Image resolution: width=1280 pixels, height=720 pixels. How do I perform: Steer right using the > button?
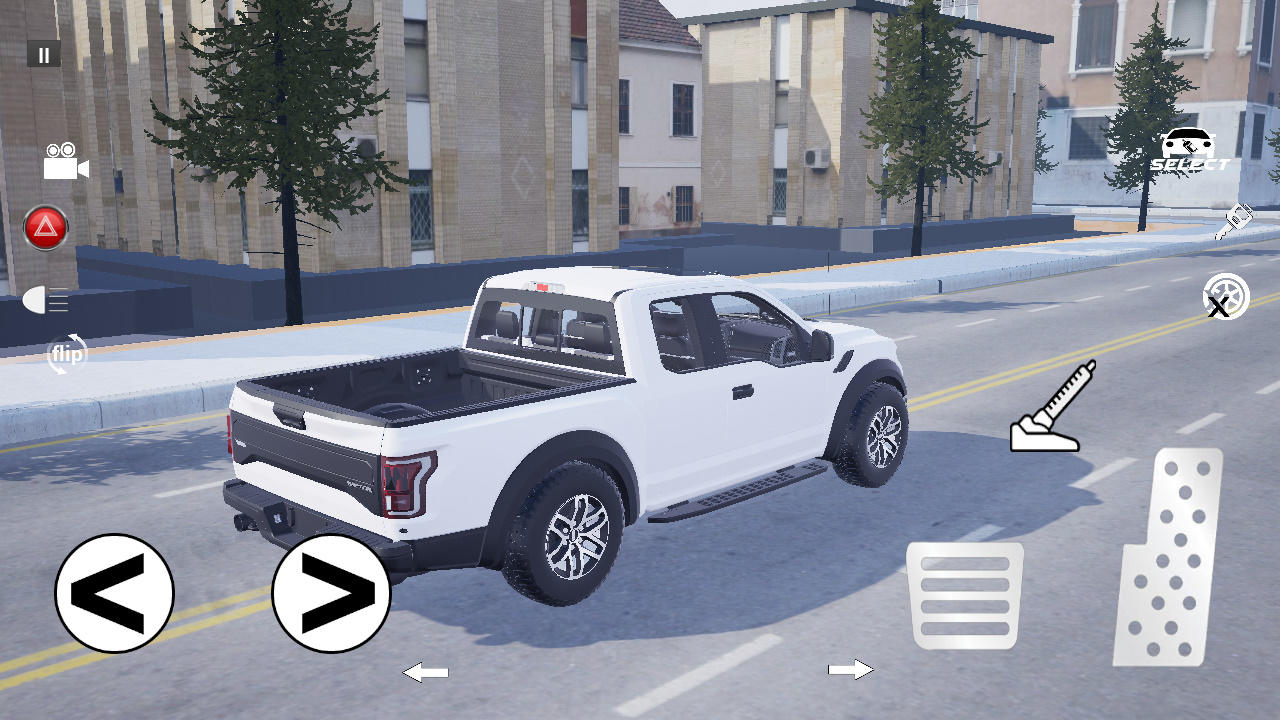click(x=330, y=592)
